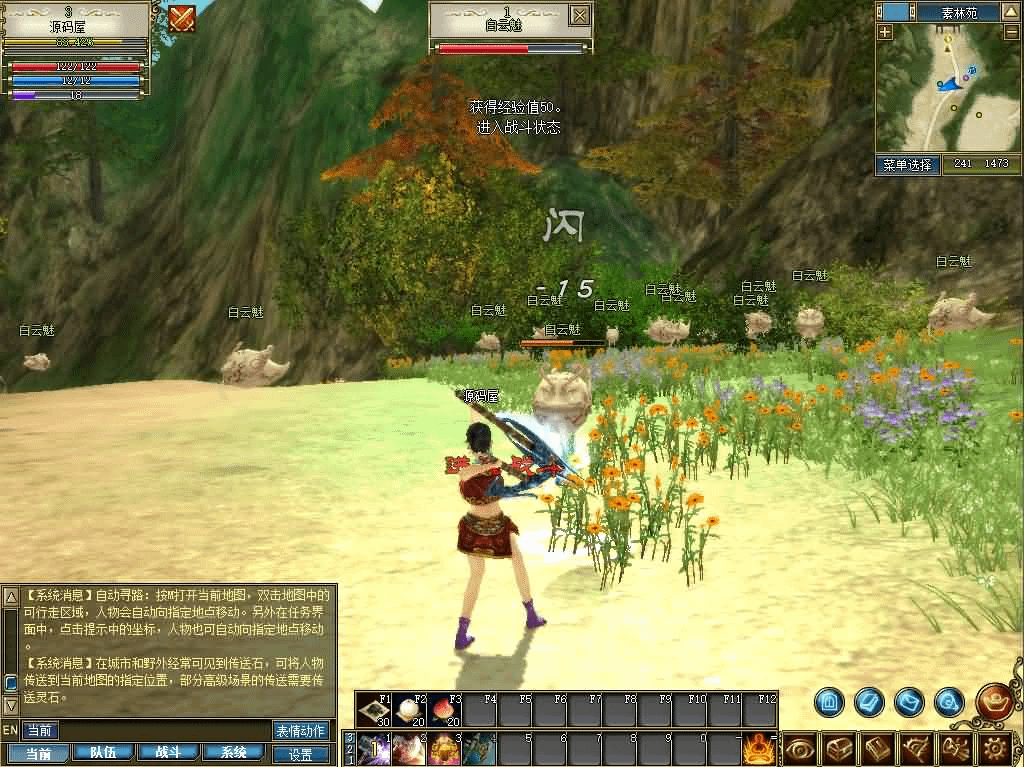Screen dimensions: 1024x767
Task: Use the F1 scroll item slot
Action: pos(373,710)
